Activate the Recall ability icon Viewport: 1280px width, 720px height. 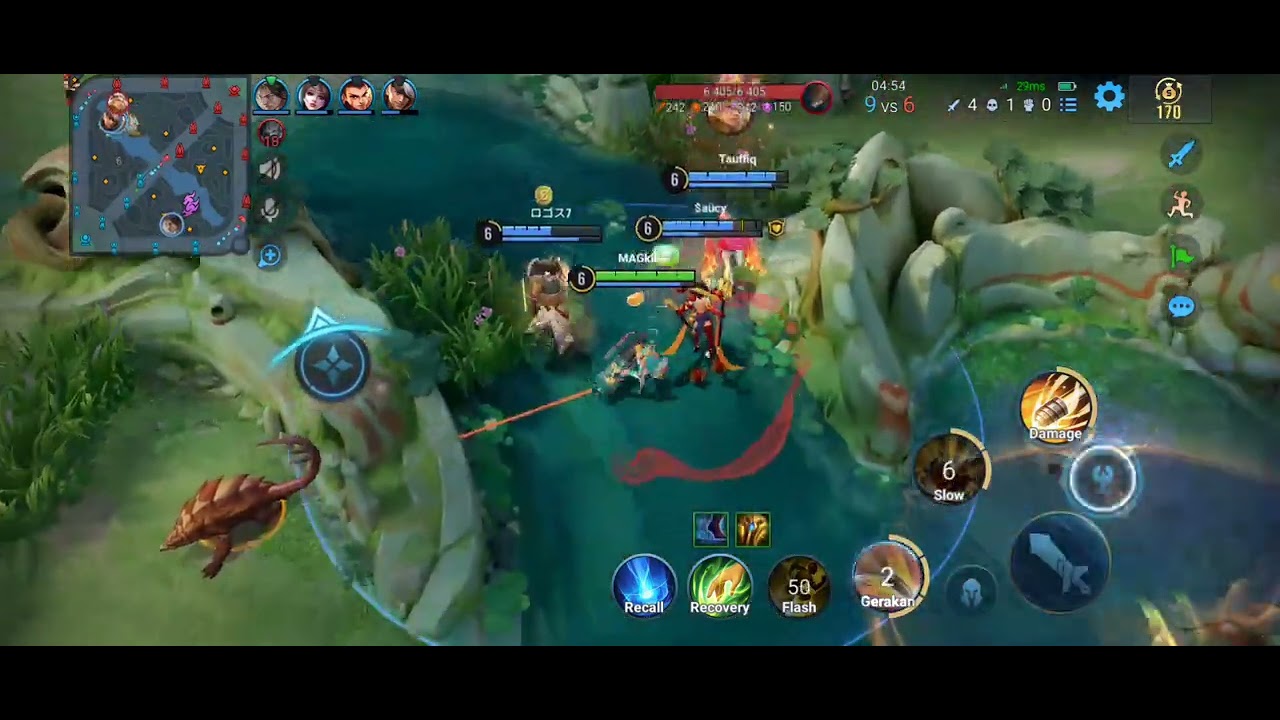(x=644, y=586)
